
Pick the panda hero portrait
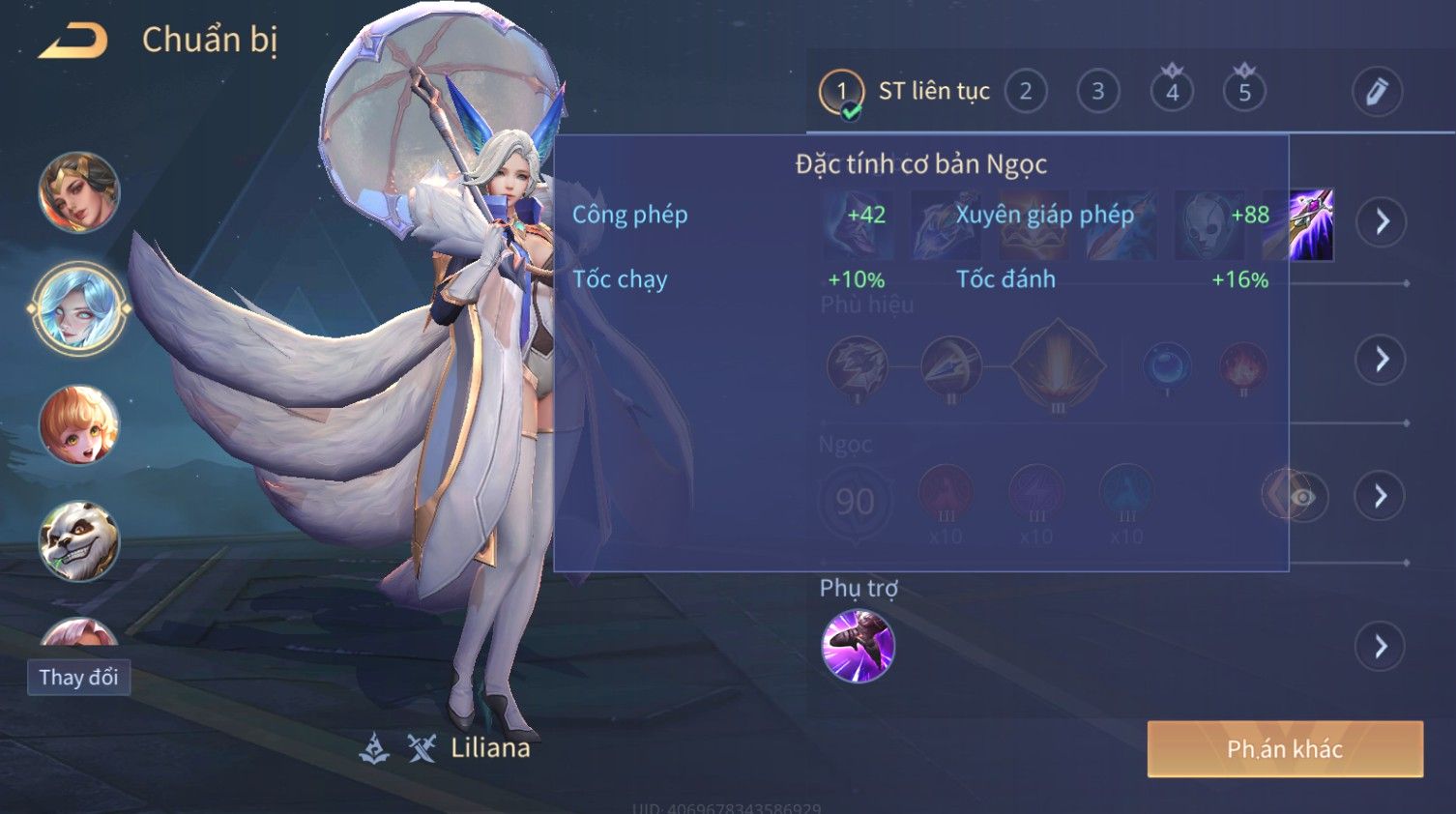(x=79, y=541)
